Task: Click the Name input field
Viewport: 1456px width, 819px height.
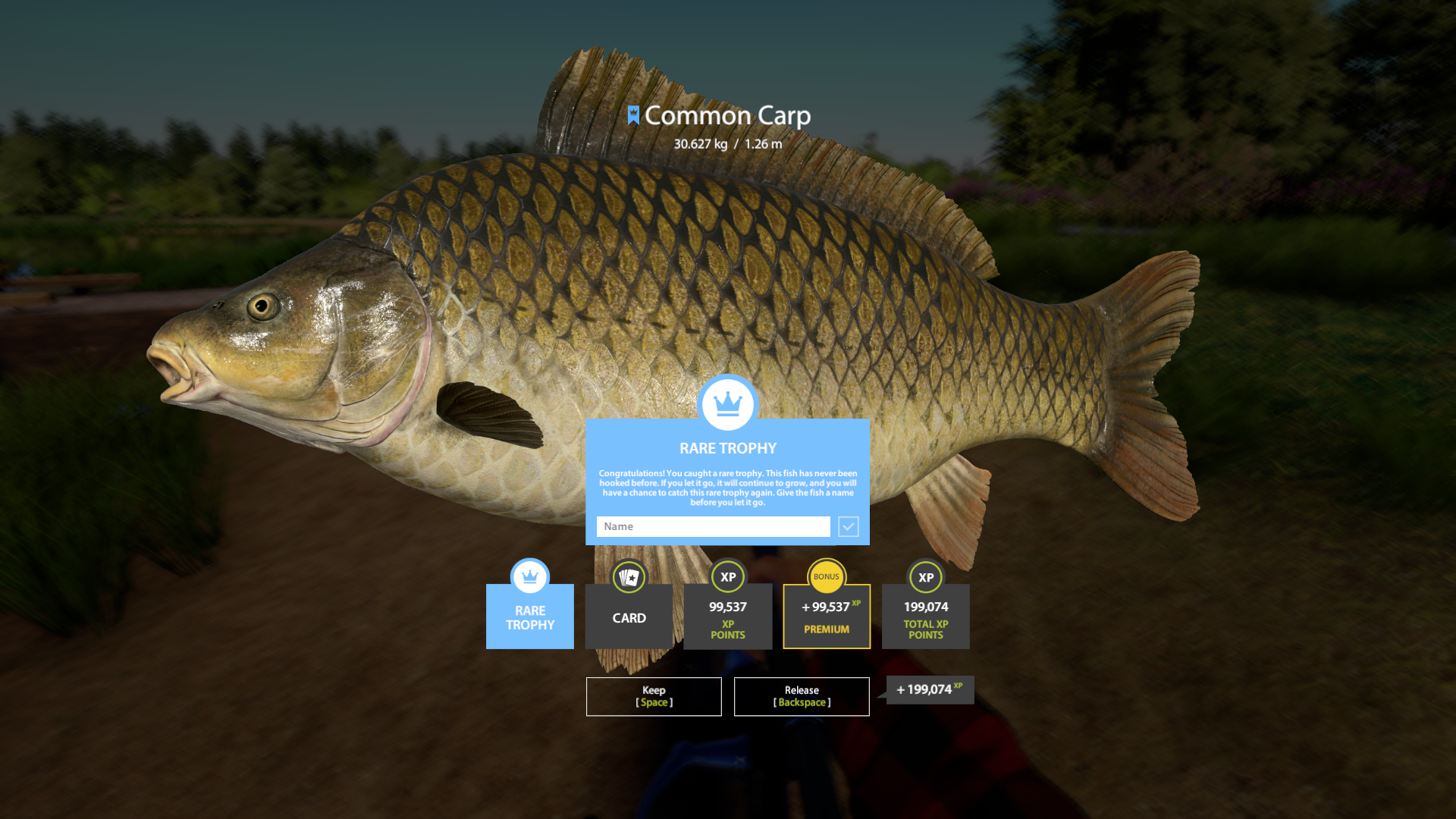Action: click(712, 526)
